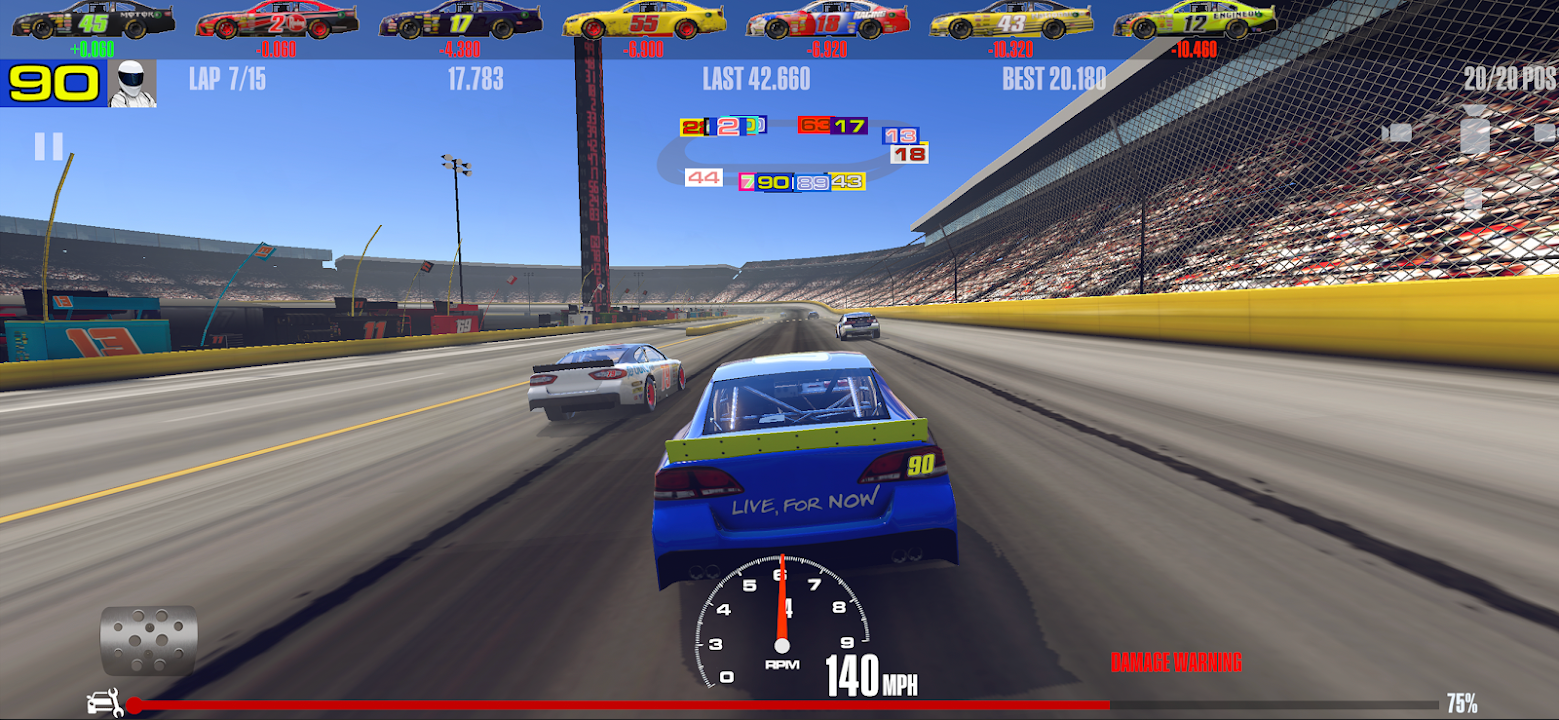The width and height of the screenshot is (1559, 720).
Task: Activate the small bottom camera view icon
Action: pos(1473,200)
